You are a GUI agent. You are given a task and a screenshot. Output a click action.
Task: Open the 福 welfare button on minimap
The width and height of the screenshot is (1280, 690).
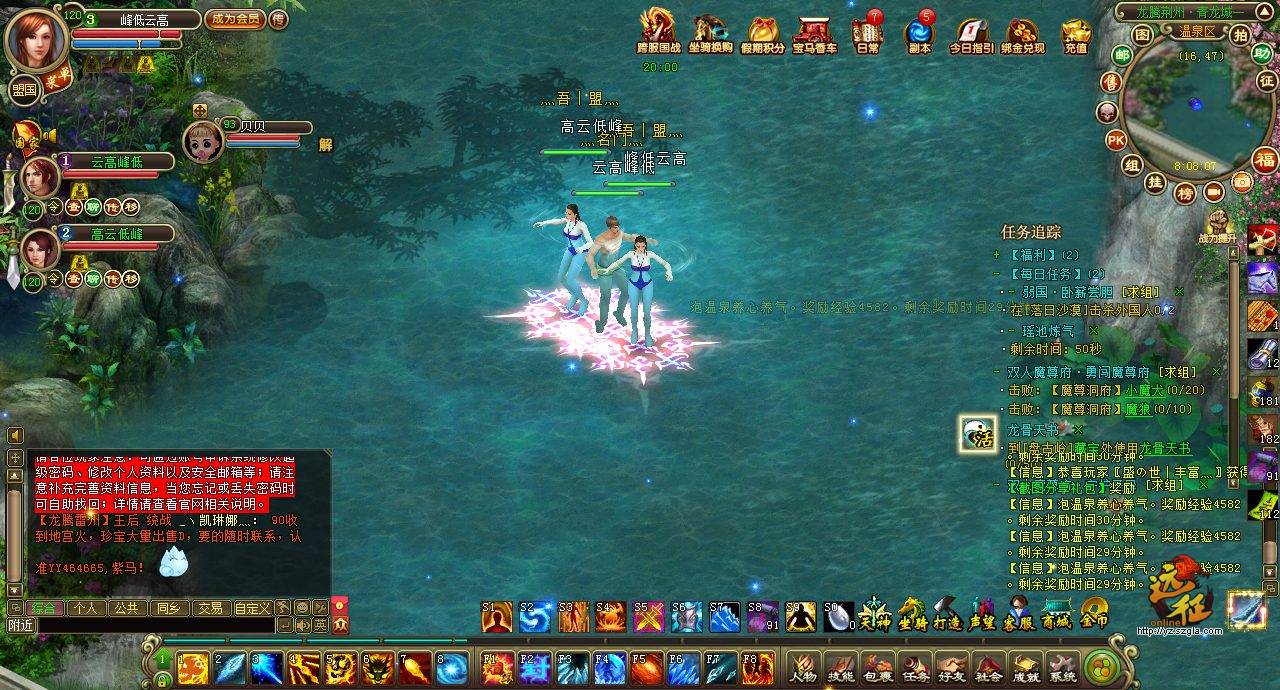click(x=1265, y=161)
